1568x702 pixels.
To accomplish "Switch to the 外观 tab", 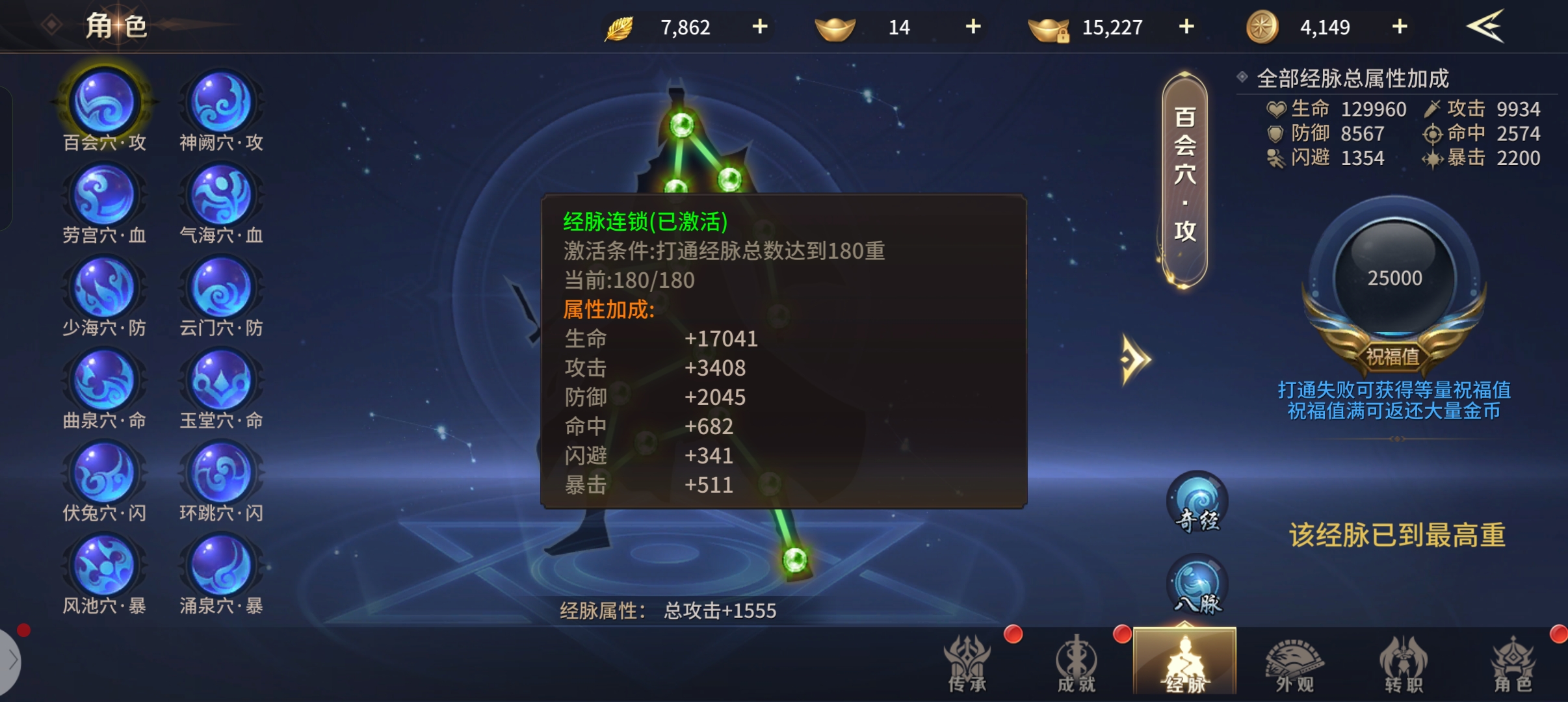I will pyautogui.click(x=1294, y=664).
